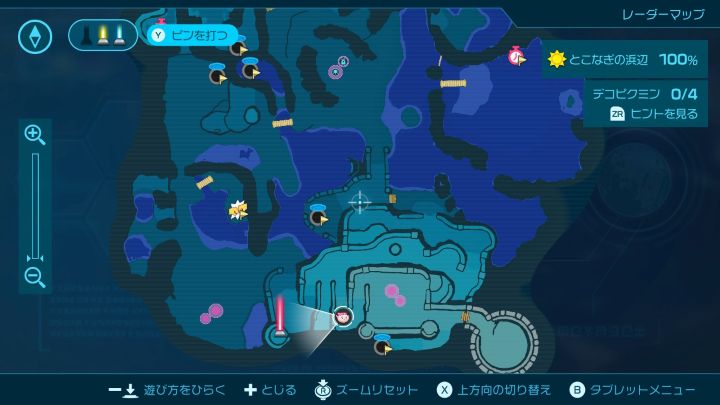The height and width of the screenshot is (405, 720).
Task: Open the 遊び方をひらく how-to-play guide
Action: [167, 390]
